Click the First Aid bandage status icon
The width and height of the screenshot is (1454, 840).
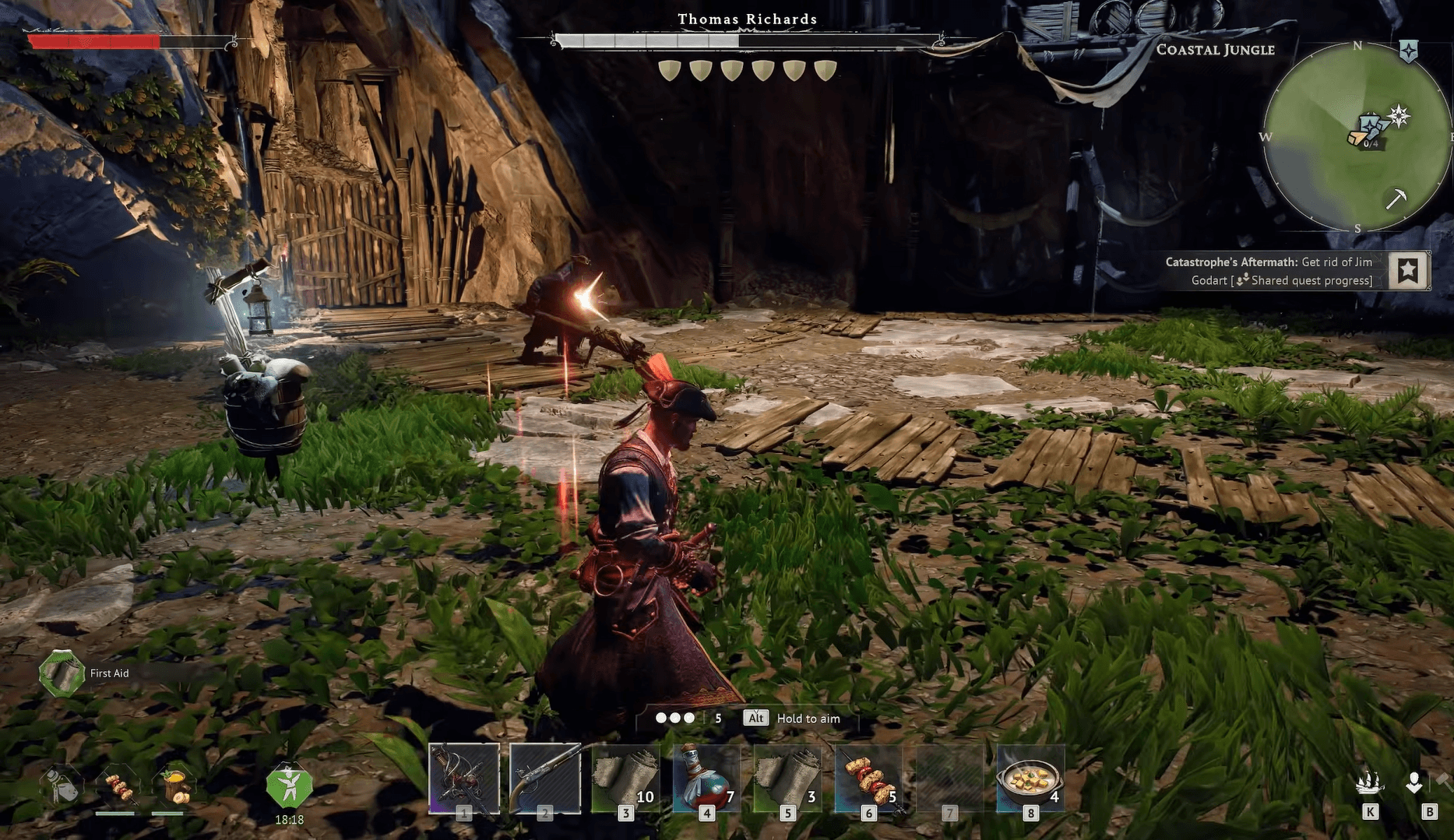(x=62, y=673)
